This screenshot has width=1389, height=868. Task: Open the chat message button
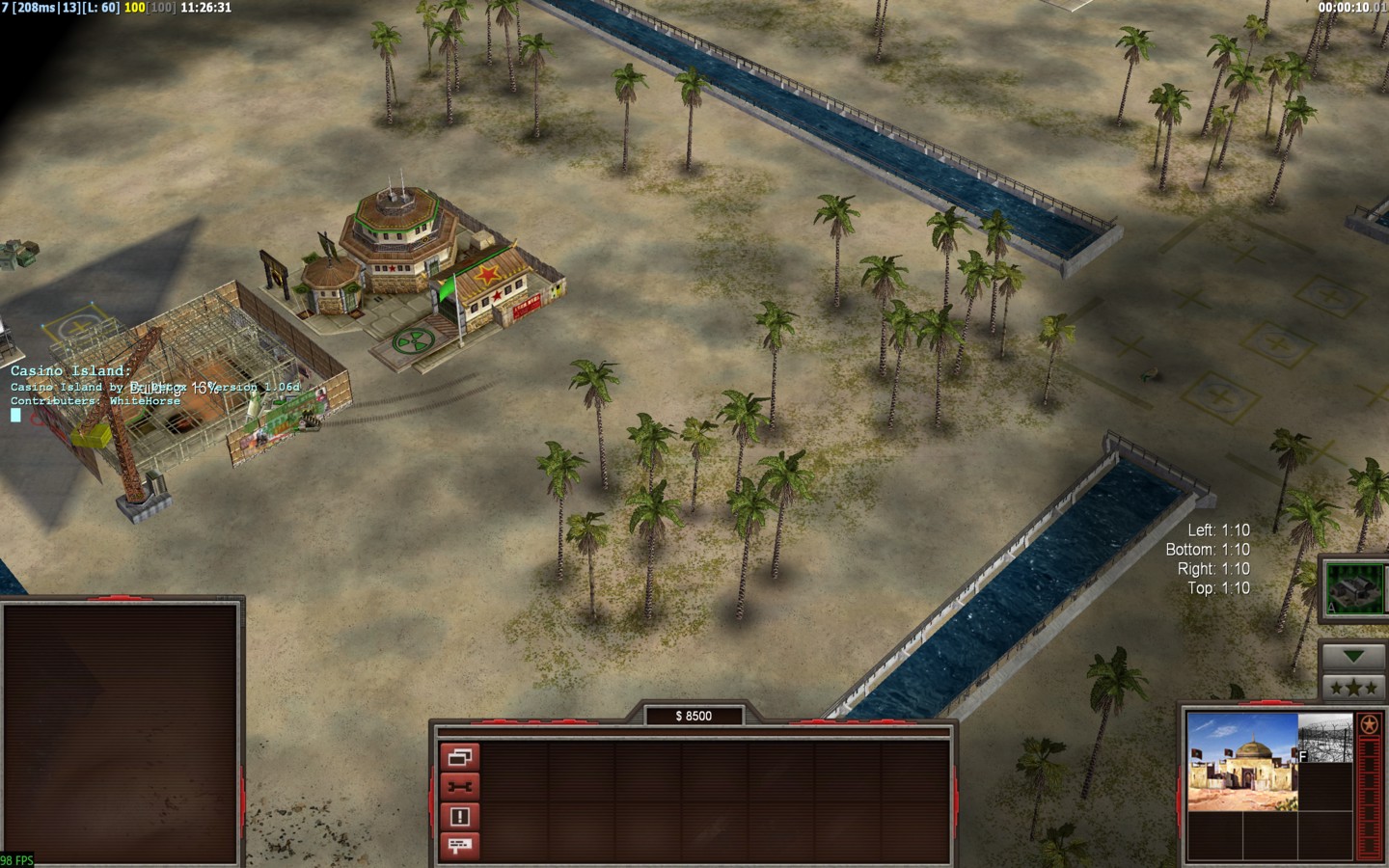point(459,846)
